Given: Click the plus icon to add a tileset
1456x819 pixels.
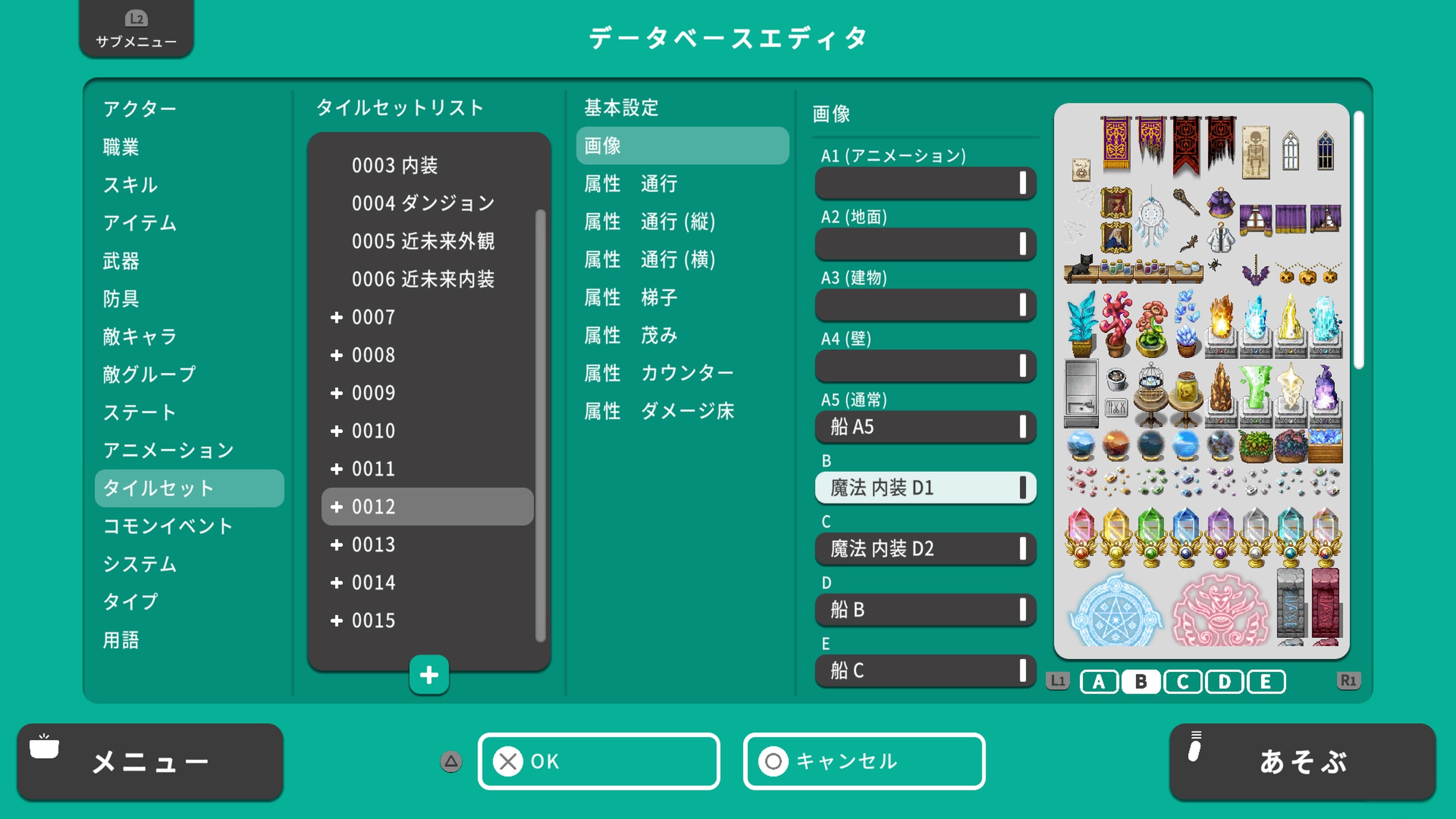Looking at the screenshot, I should point(428,675).
